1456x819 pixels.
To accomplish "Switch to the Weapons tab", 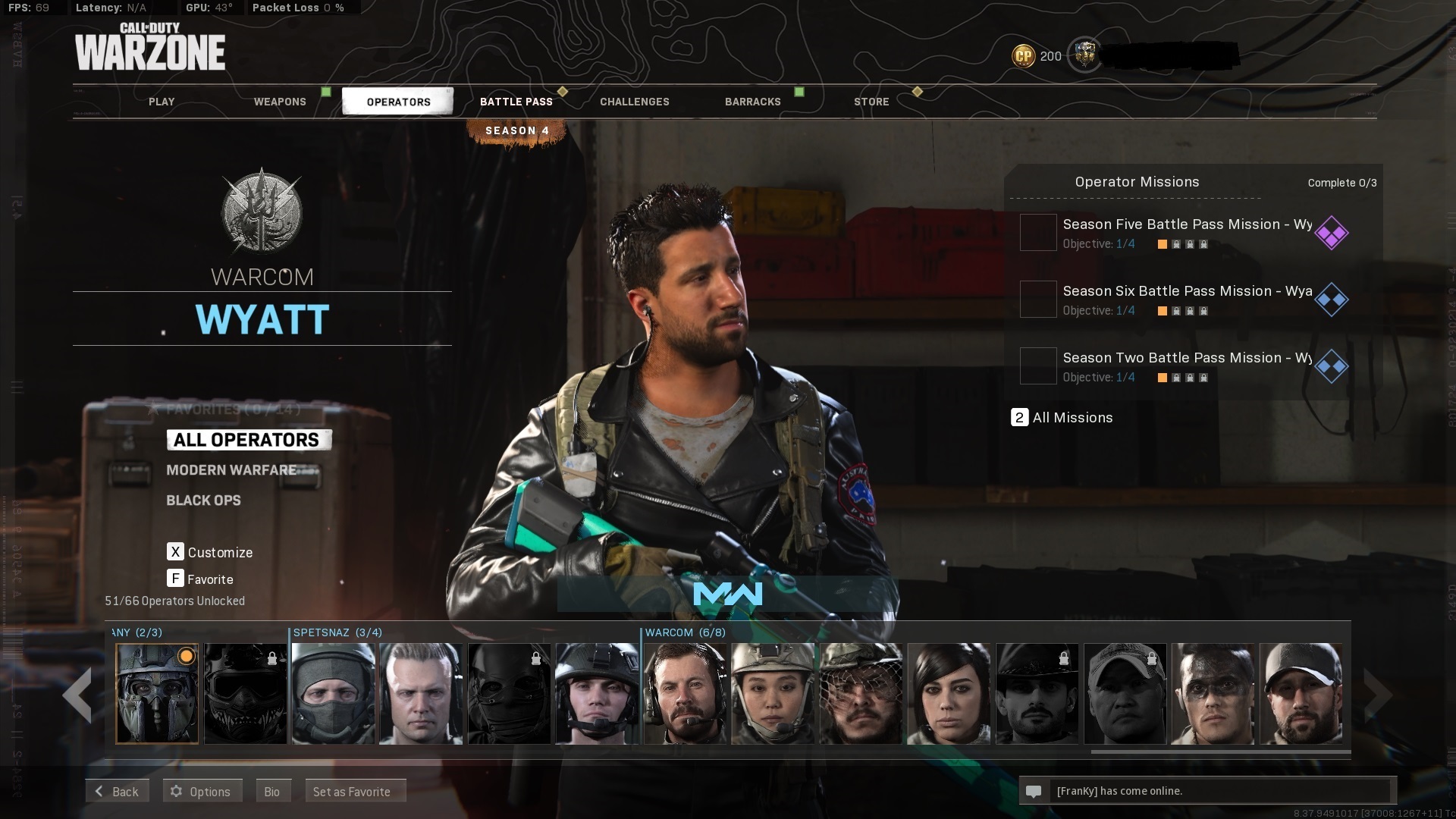I will tap(280, 102).
